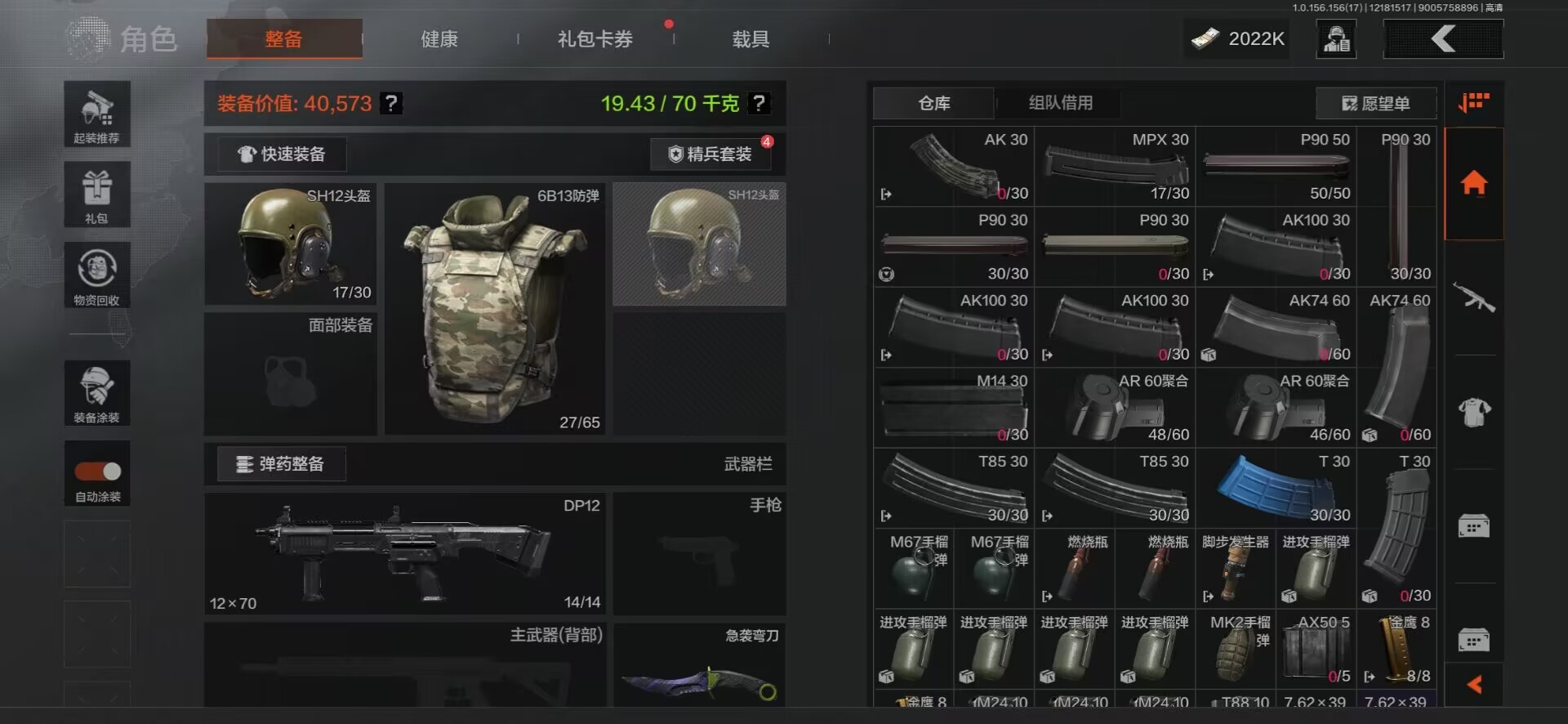Select the MPX 30 magazine in storage
1568x724 pixels.
[1115, 166]
